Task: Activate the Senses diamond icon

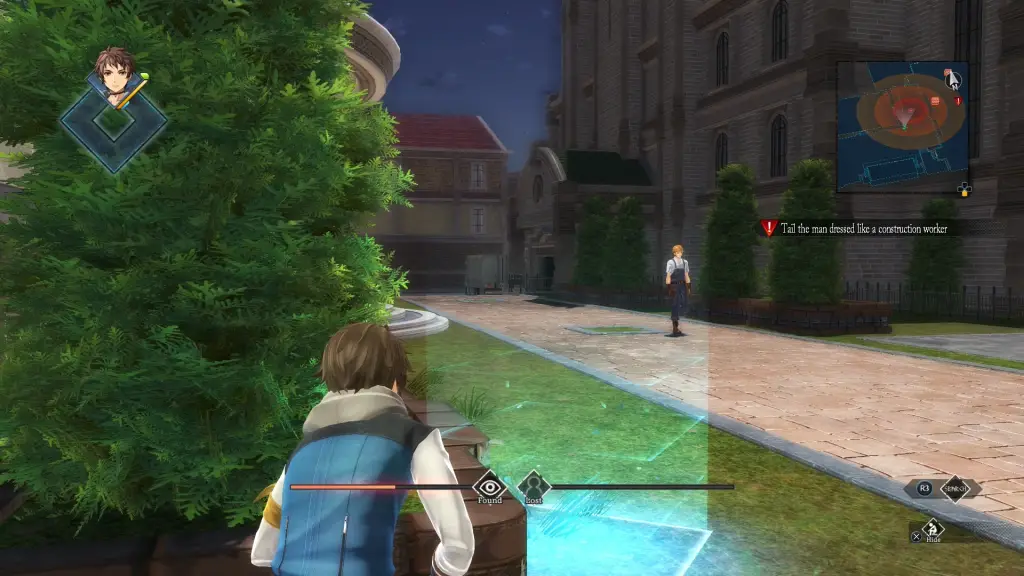Action: coord(955,488)
